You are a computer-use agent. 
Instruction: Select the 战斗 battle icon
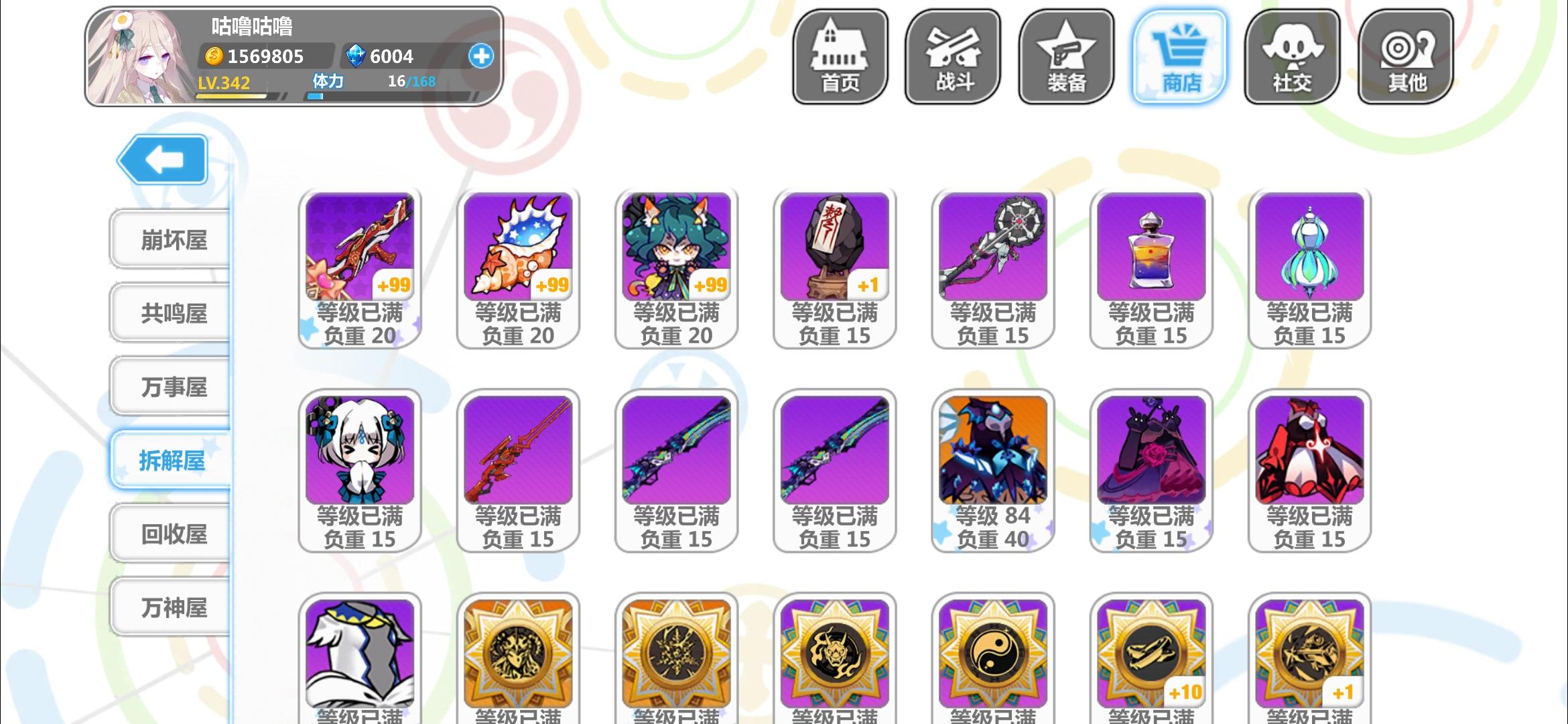pyautogui.click(x=953, y=56)
